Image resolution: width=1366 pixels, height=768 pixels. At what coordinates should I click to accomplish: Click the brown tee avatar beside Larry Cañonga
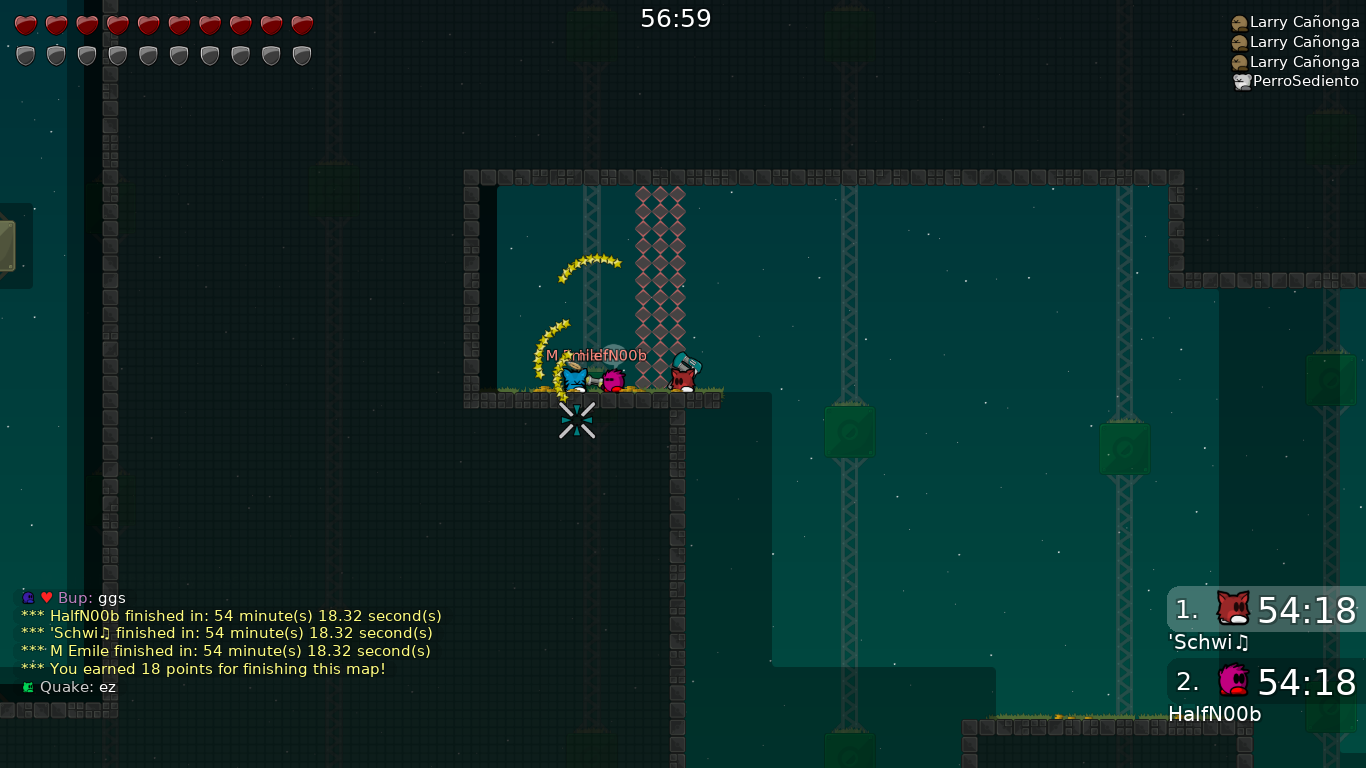click(x=1240, y=21)
